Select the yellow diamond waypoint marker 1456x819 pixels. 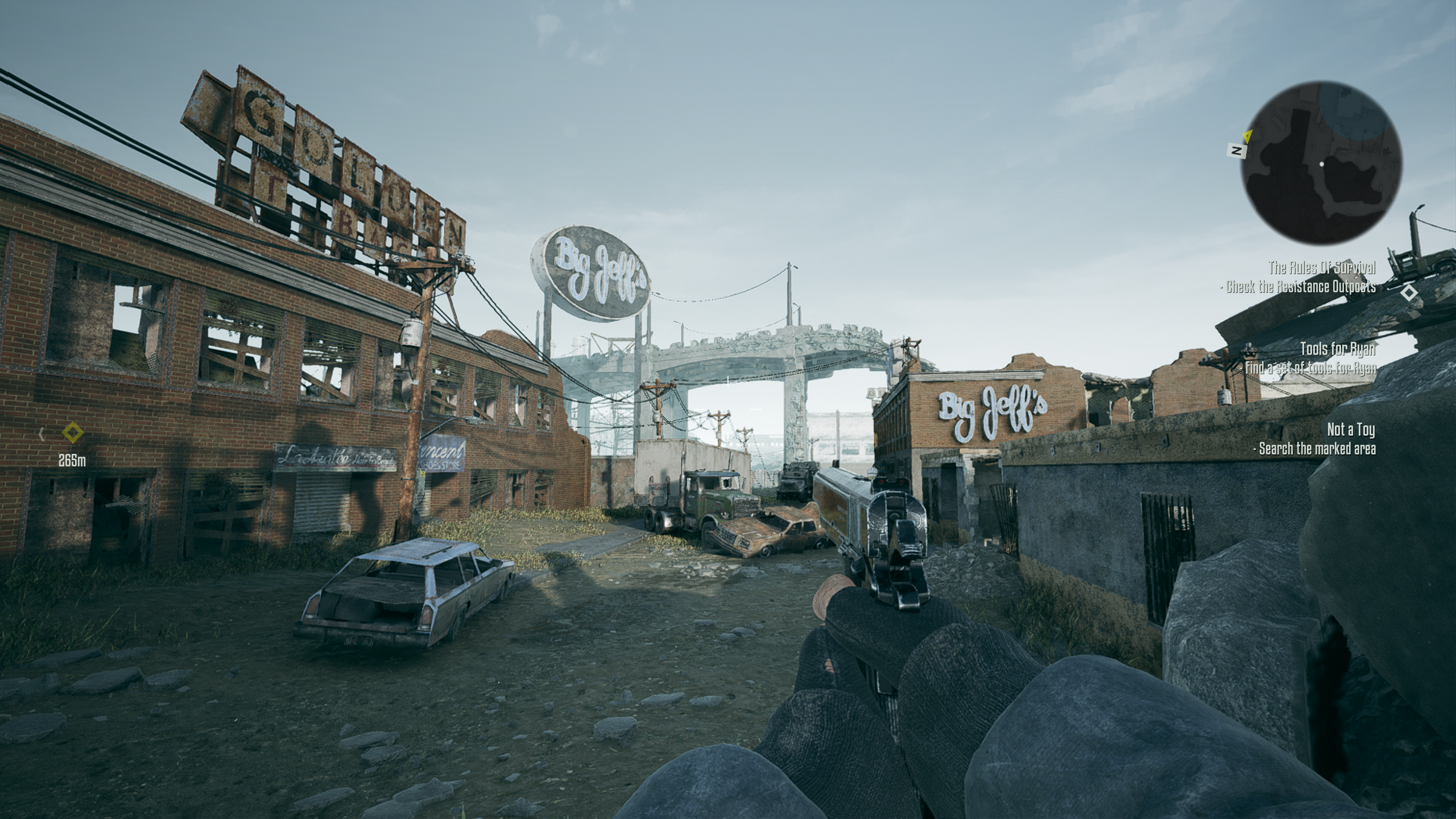pyautogui.click(x=72, y=433)
